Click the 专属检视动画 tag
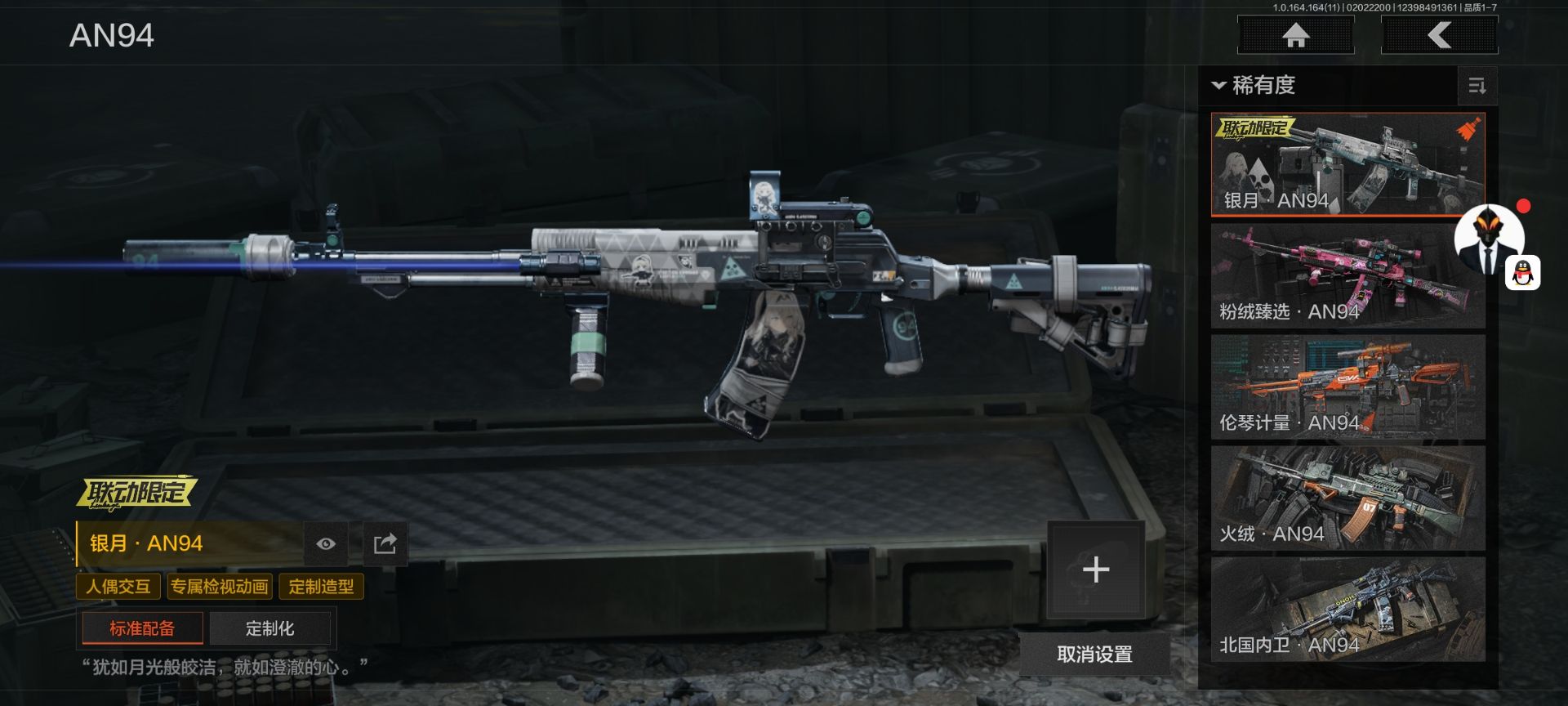Image resolution: width=1568 pixels, height=706 pixels. 219,587
